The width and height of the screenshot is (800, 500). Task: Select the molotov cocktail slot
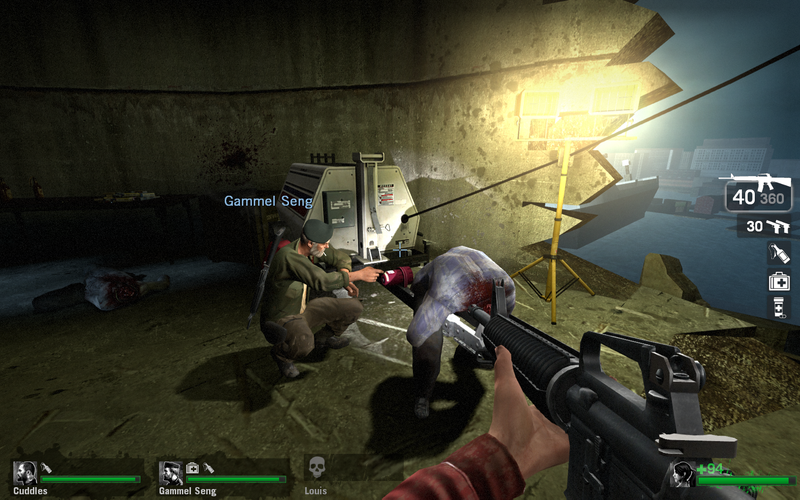pyautogui.click(x=779, y=254)
